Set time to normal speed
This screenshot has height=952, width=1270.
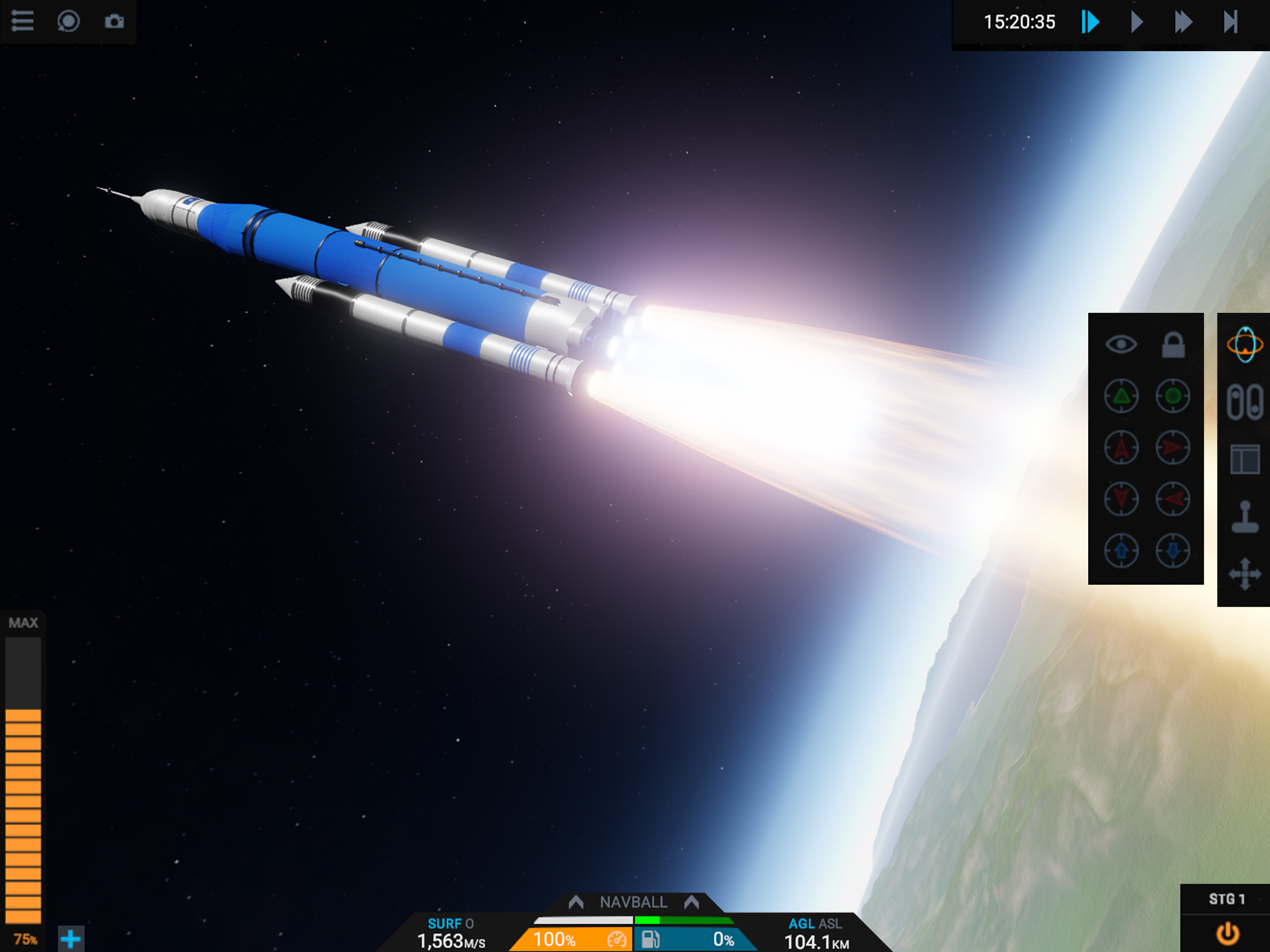pos(1090,22)
